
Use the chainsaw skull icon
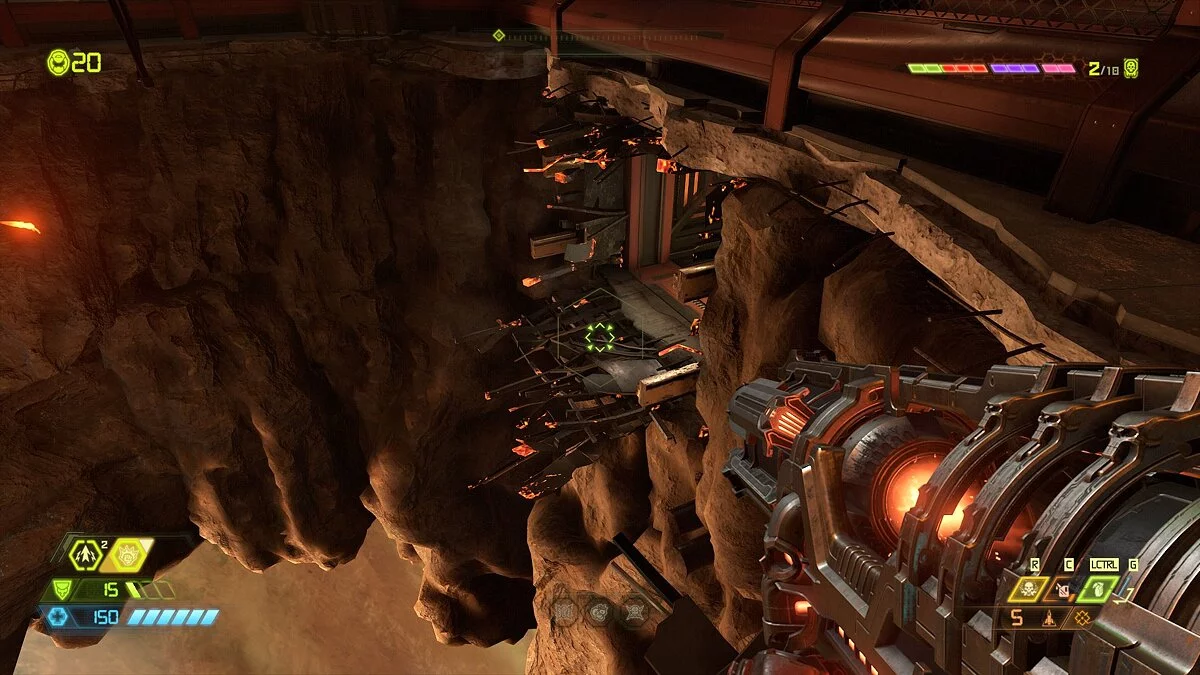click(x=1028, y=589)
